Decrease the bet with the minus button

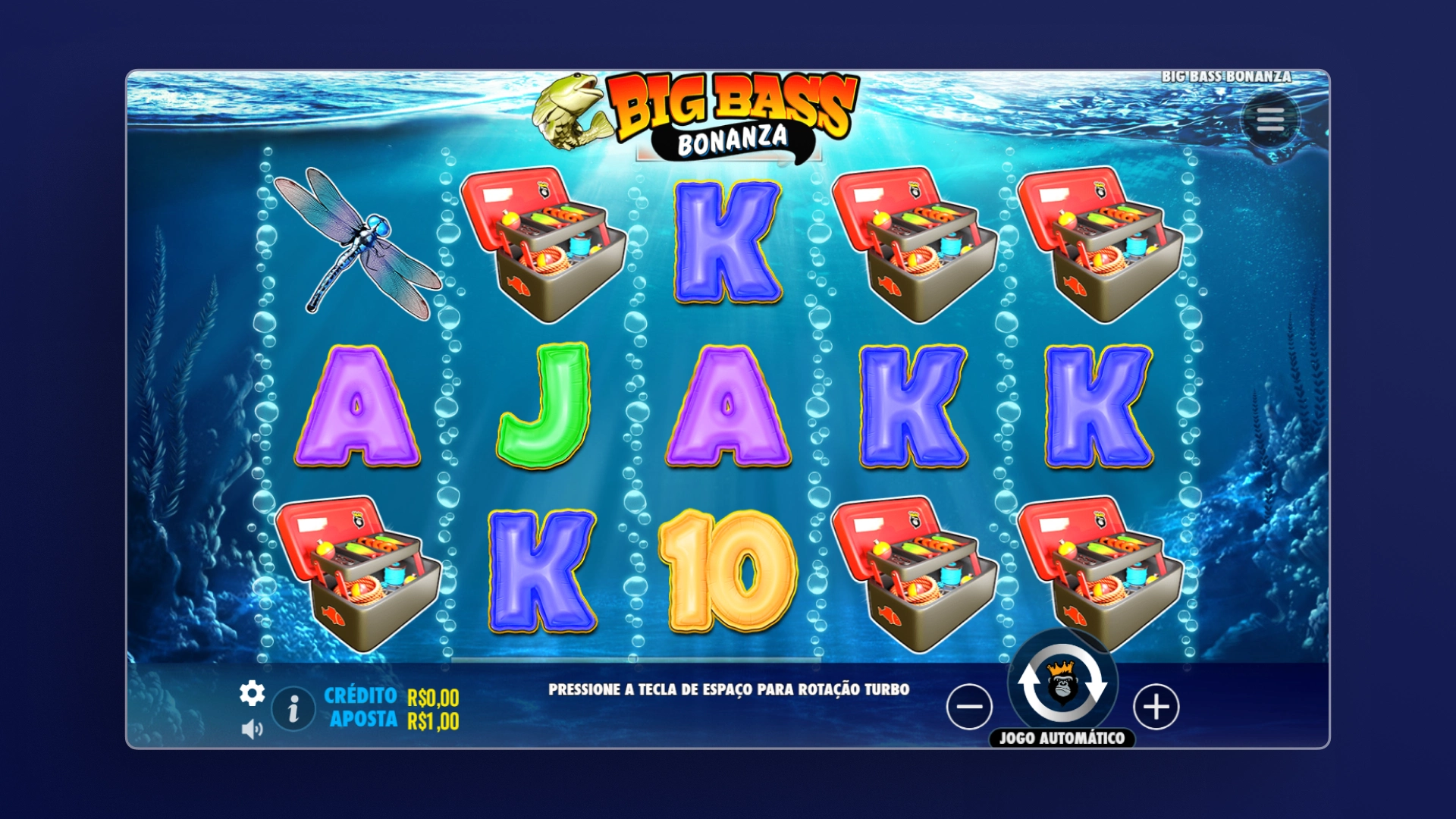tap(968, 707)
